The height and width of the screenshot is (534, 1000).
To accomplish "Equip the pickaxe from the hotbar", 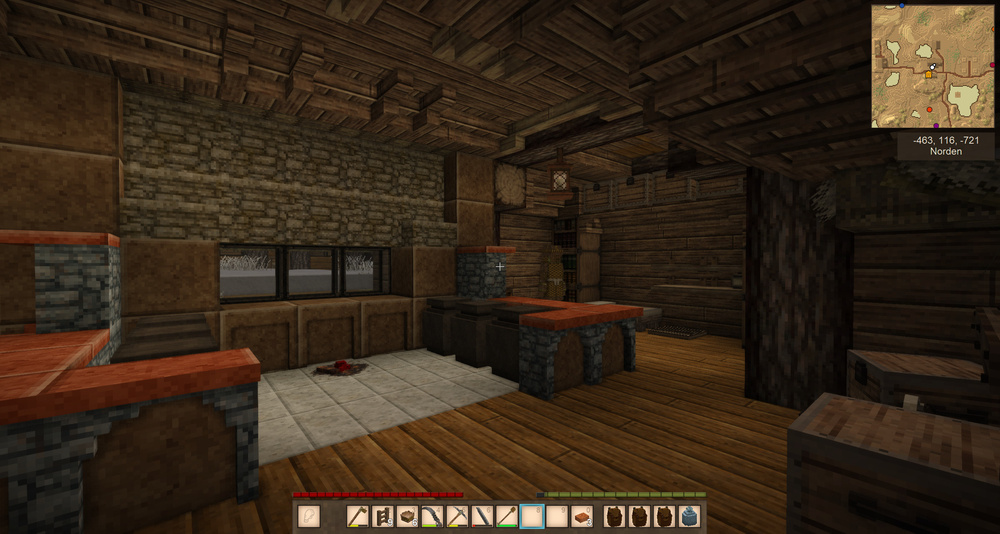I will coord(457,517).
